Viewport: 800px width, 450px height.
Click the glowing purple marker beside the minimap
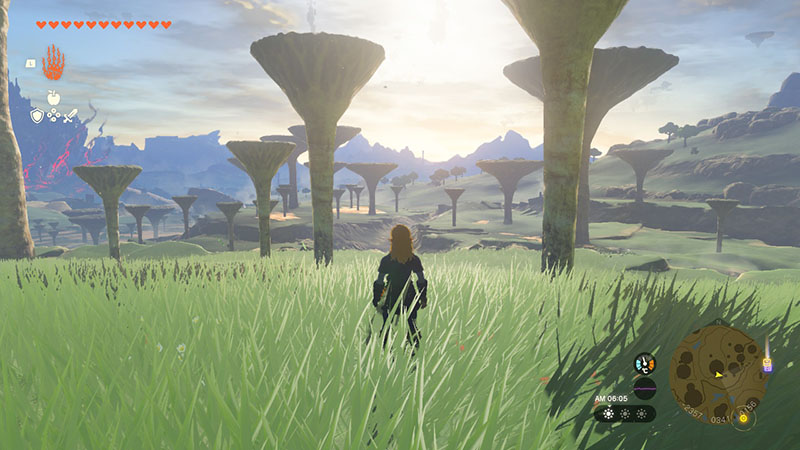767,366
